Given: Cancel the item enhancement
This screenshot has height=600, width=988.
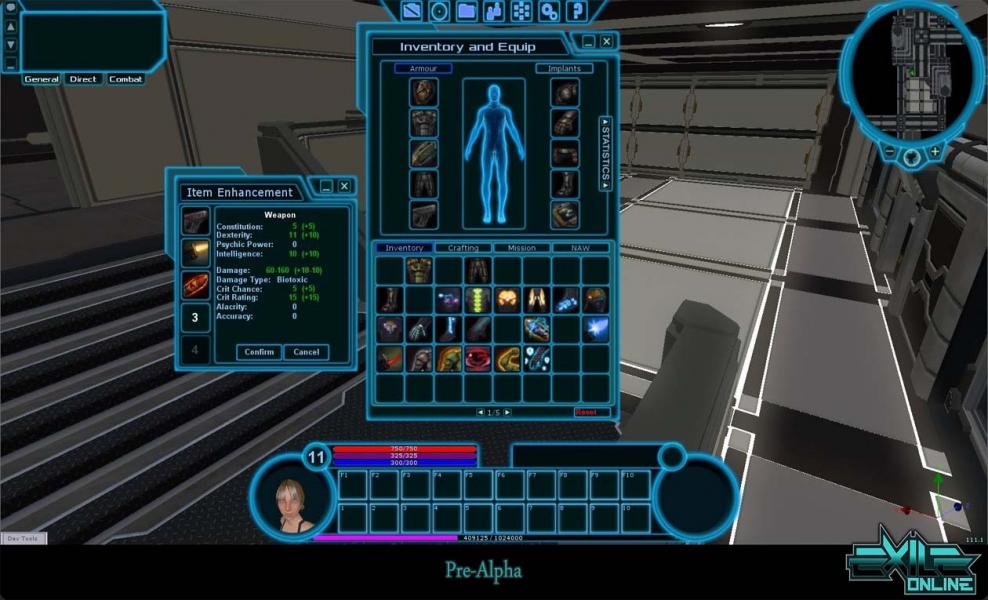Looking at the screenshot, I should (x=306, y=352).
